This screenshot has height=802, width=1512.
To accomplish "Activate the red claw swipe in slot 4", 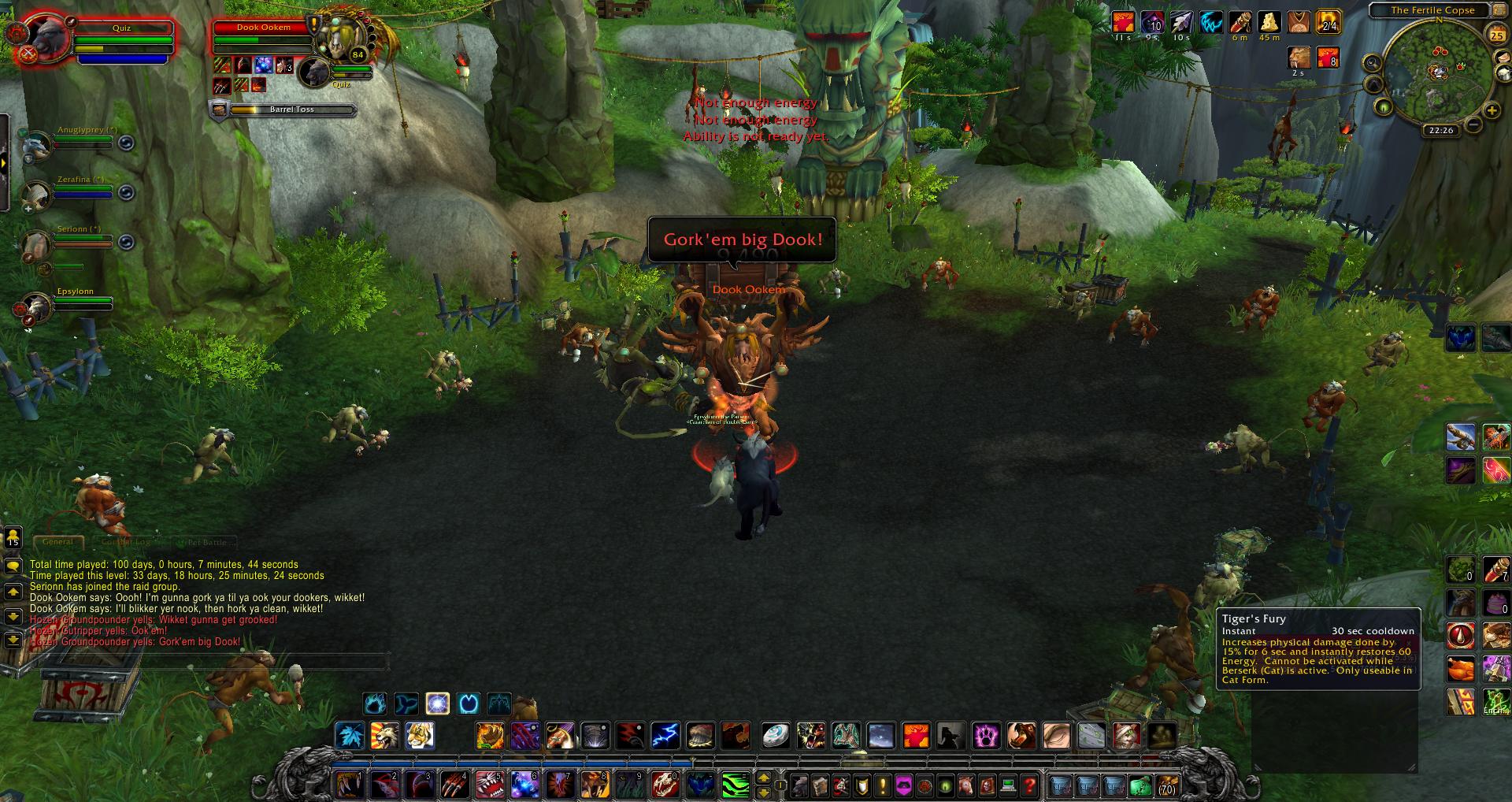I will (x=454, y=785).
